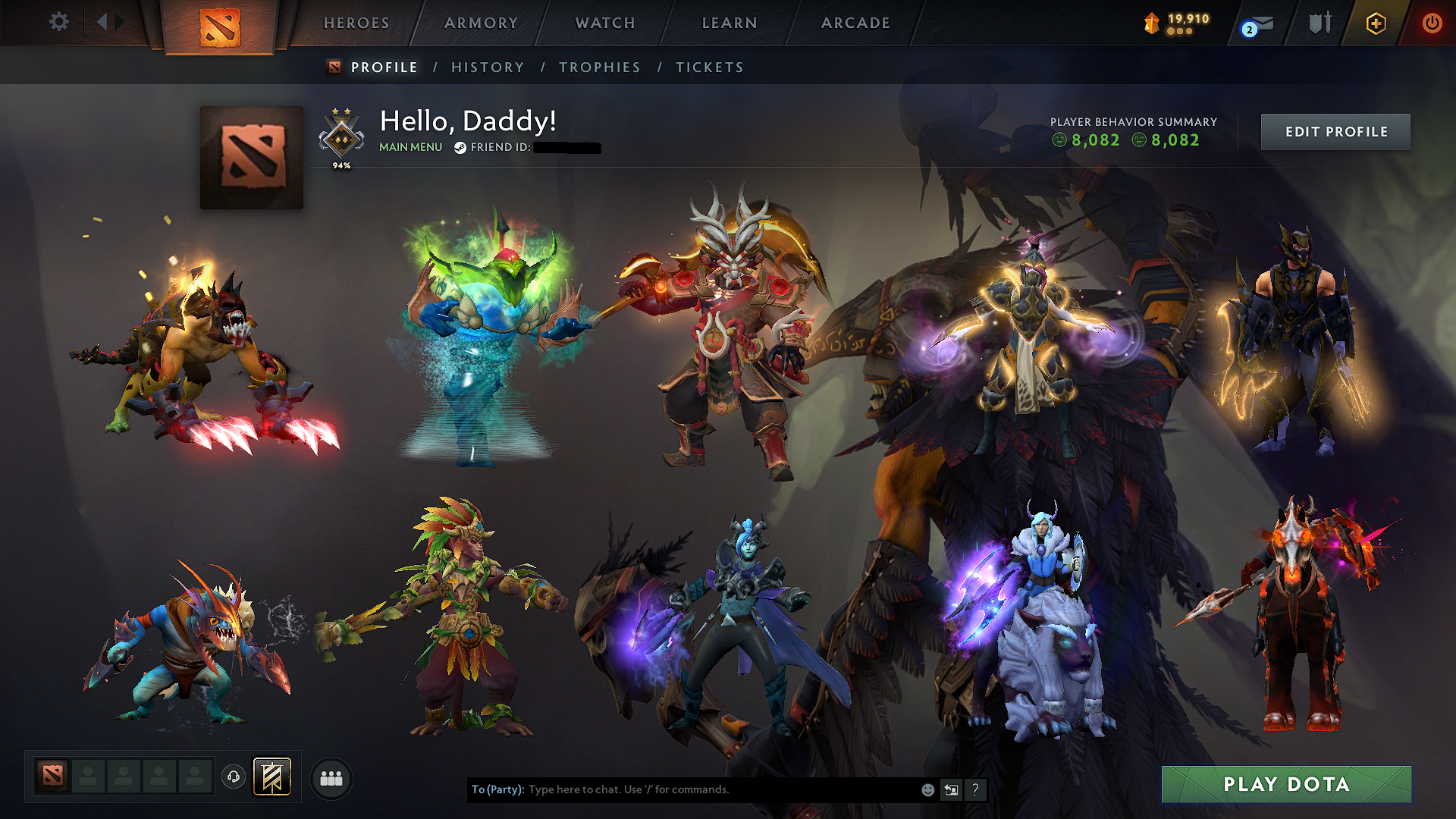Open the emoticon picker in chat
This screenshot has width=1456, height=819.
click(x=927, y=789)
